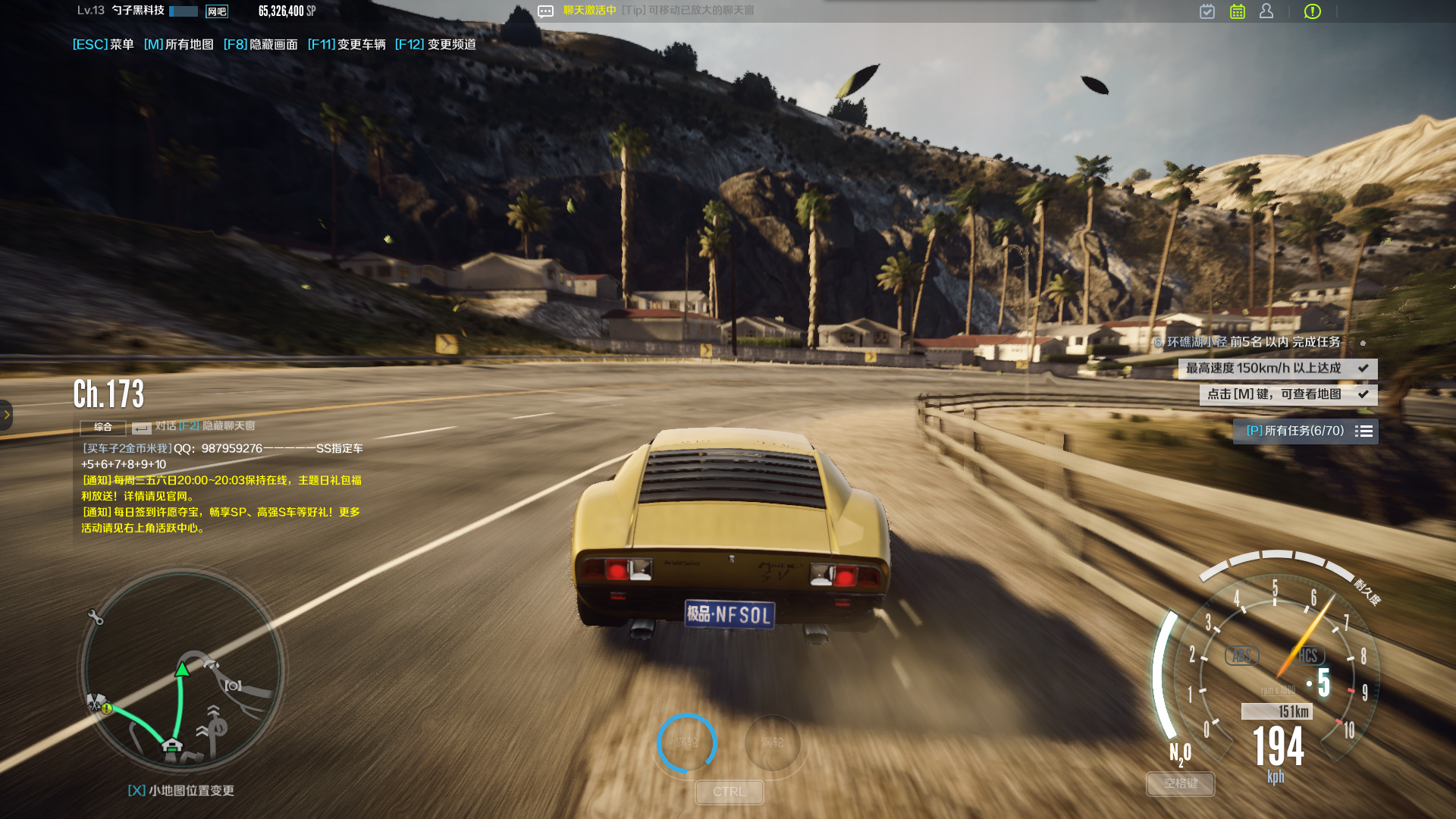Click the wrench icon on the minimap
Image resolution: width=1456 pixels, height=819 pixels.
click(96, 617)
